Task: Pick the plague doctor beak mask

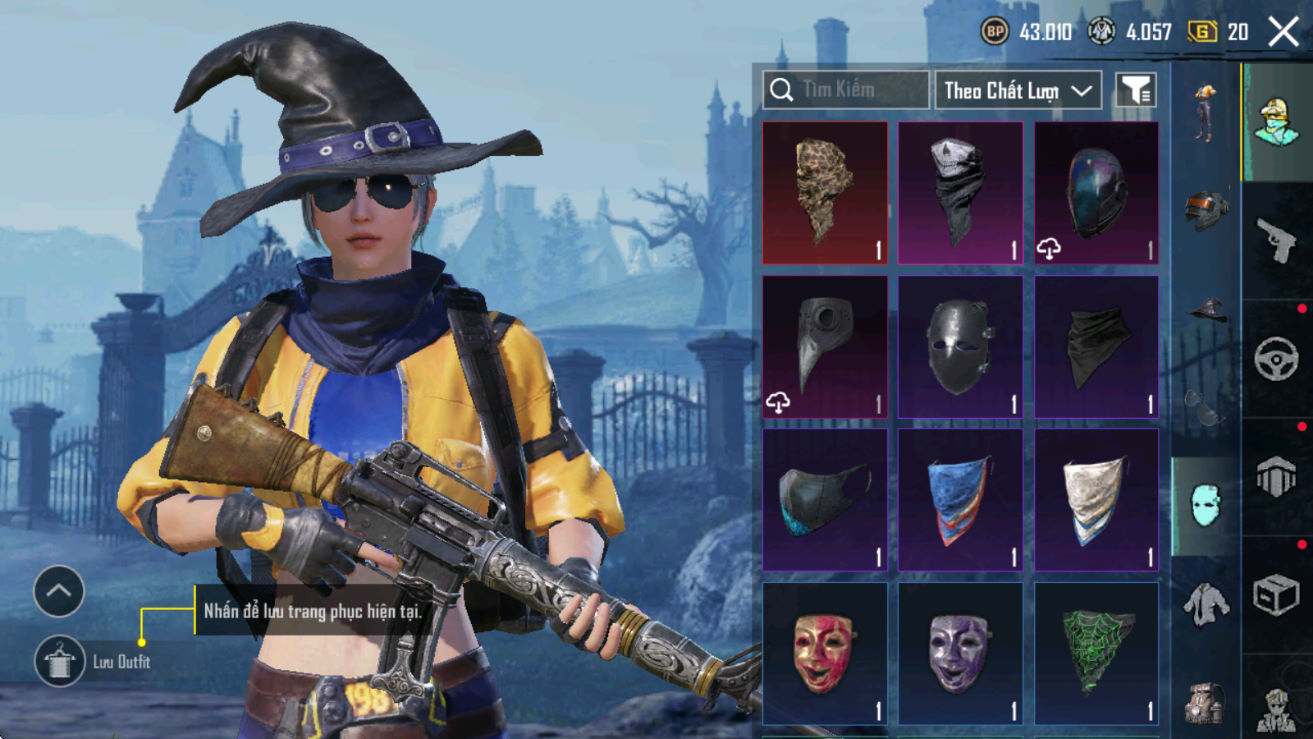Action: point(824,346)
